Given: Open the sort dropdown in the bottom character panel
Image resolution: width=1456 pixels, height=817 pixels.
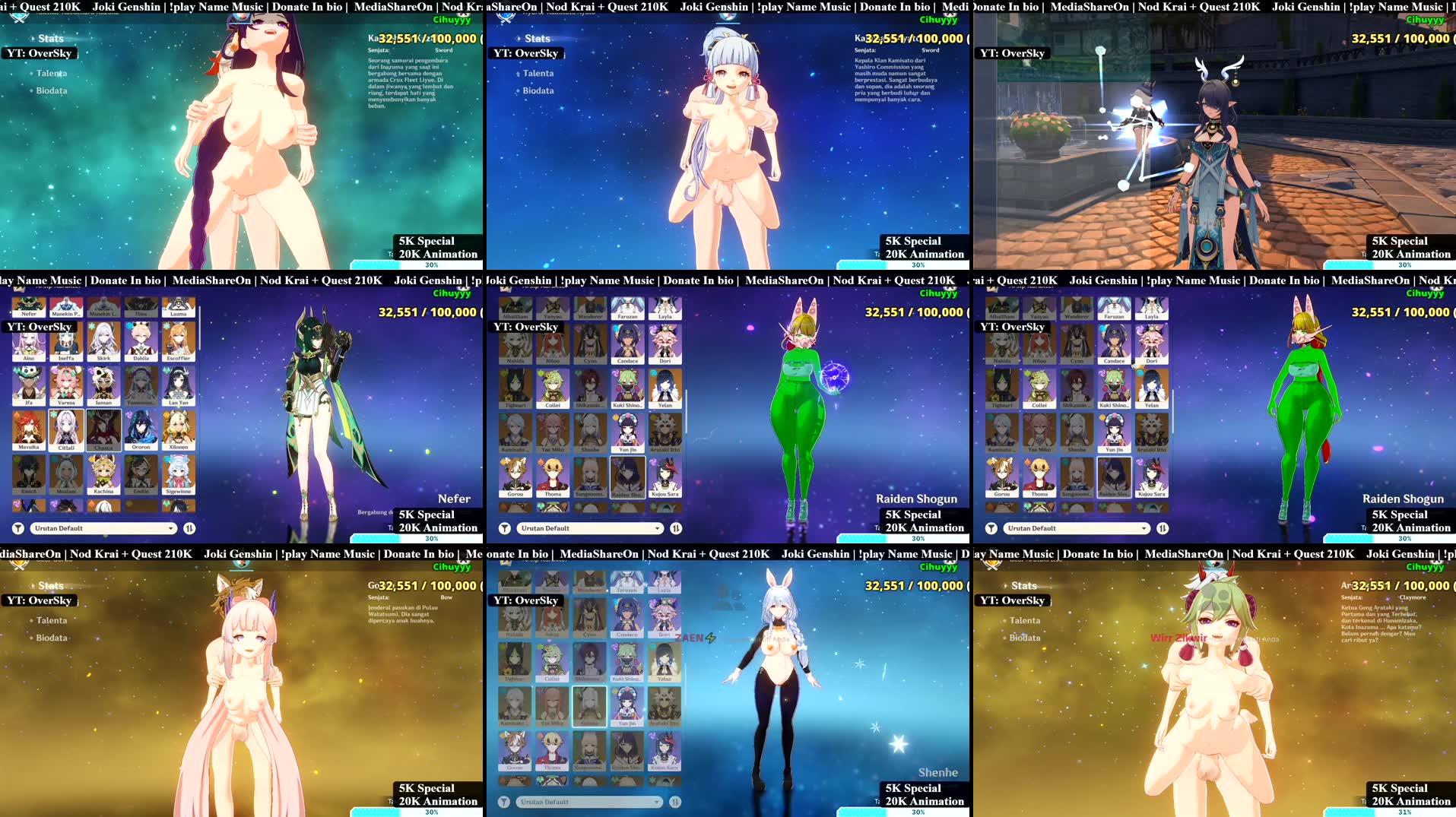Looking at the screenshot, I should click(589, 801).
